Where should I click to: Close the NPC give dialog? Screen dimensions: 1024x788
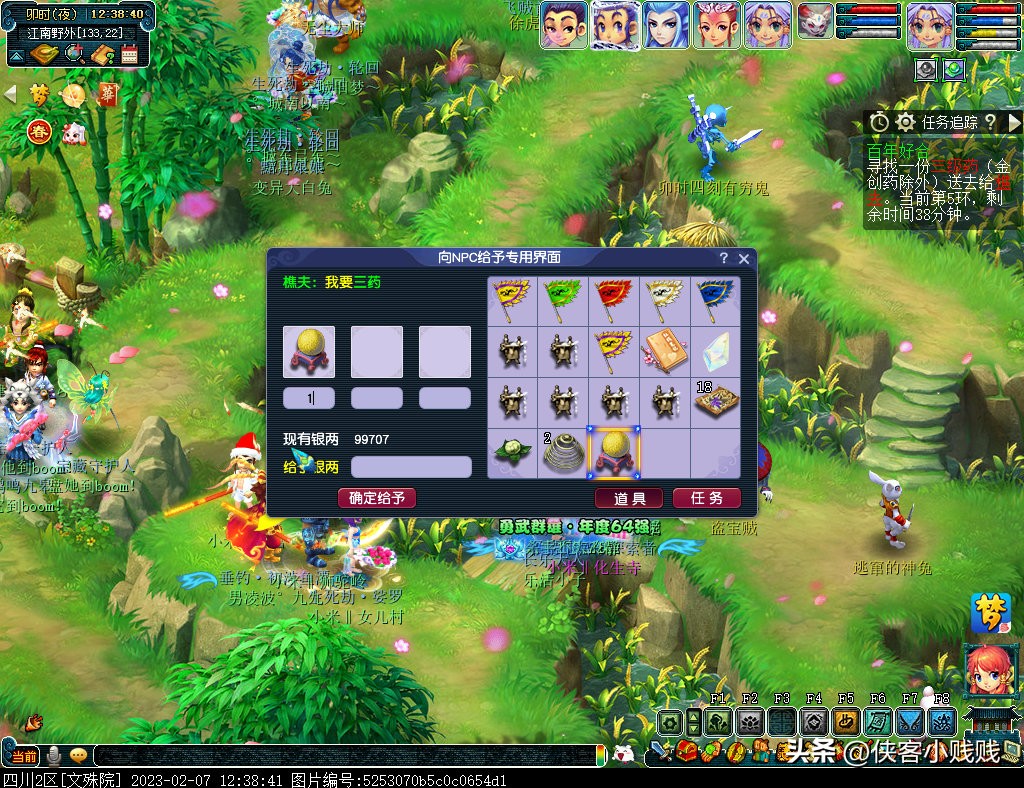pyautogui.click(x=744, y=258)
